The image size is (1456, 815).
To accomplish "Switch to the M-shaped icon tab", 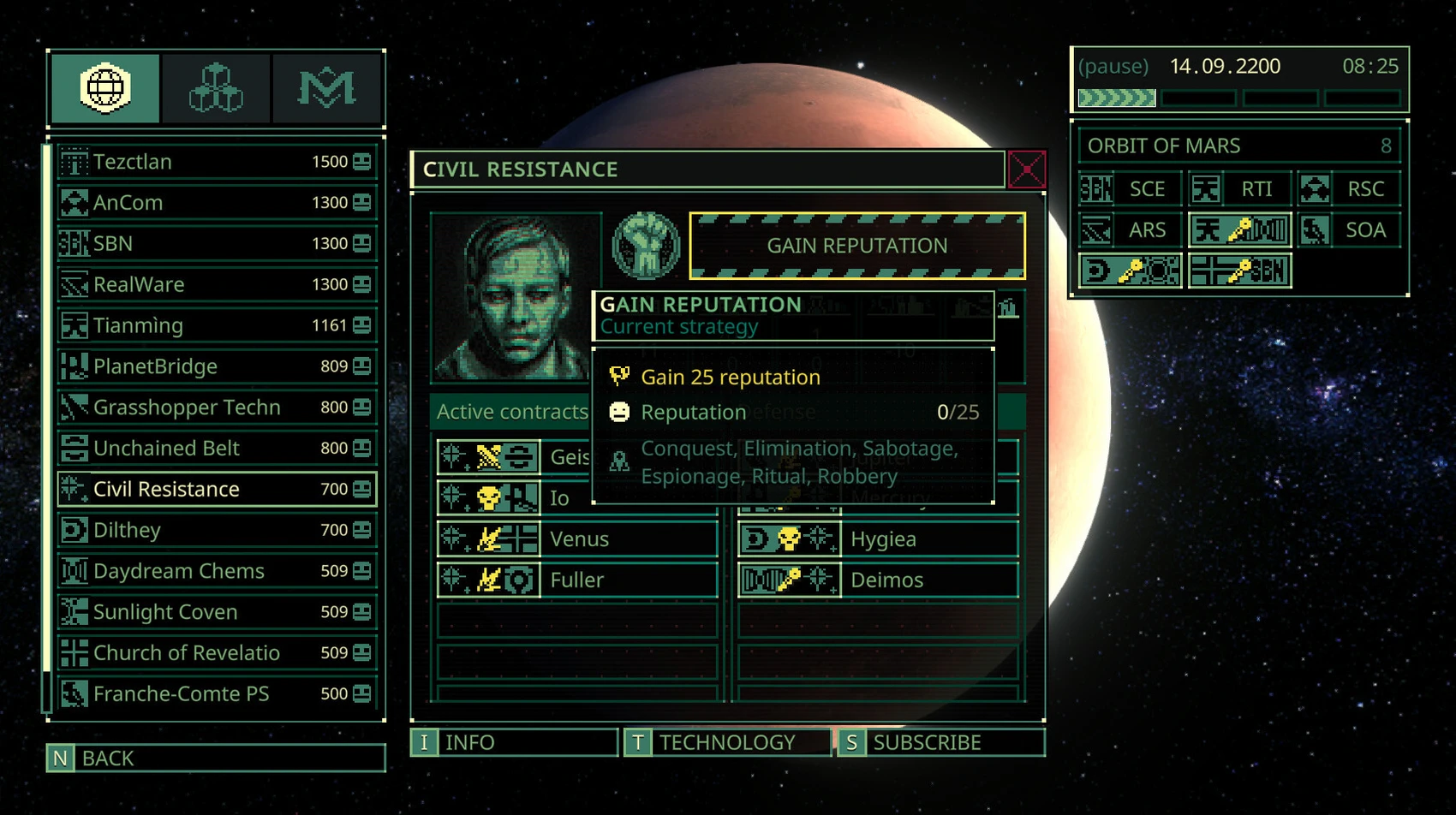I will pyautogui.click(x=326, y=88).
